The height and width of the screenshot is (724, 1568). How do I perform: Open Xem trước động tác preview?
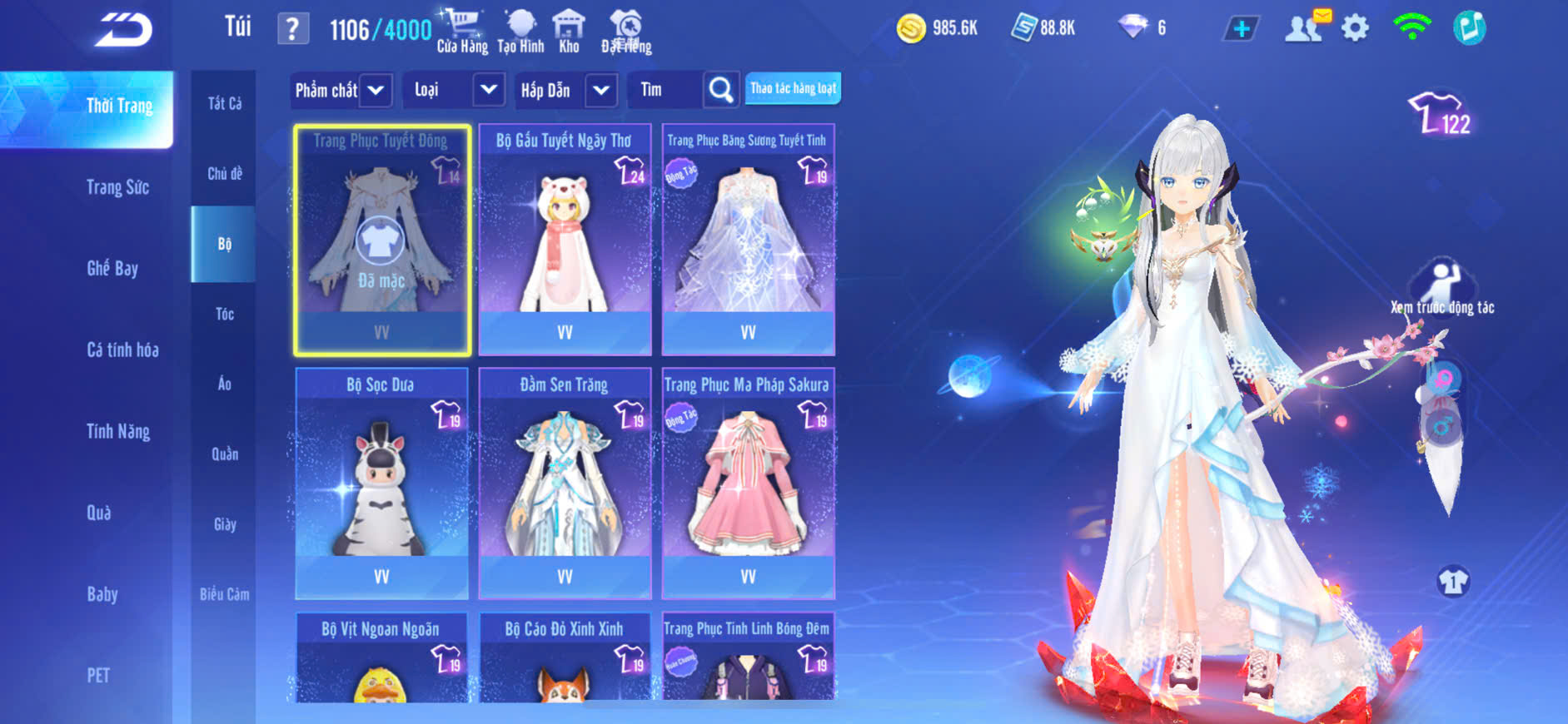tap(1442, 287)
